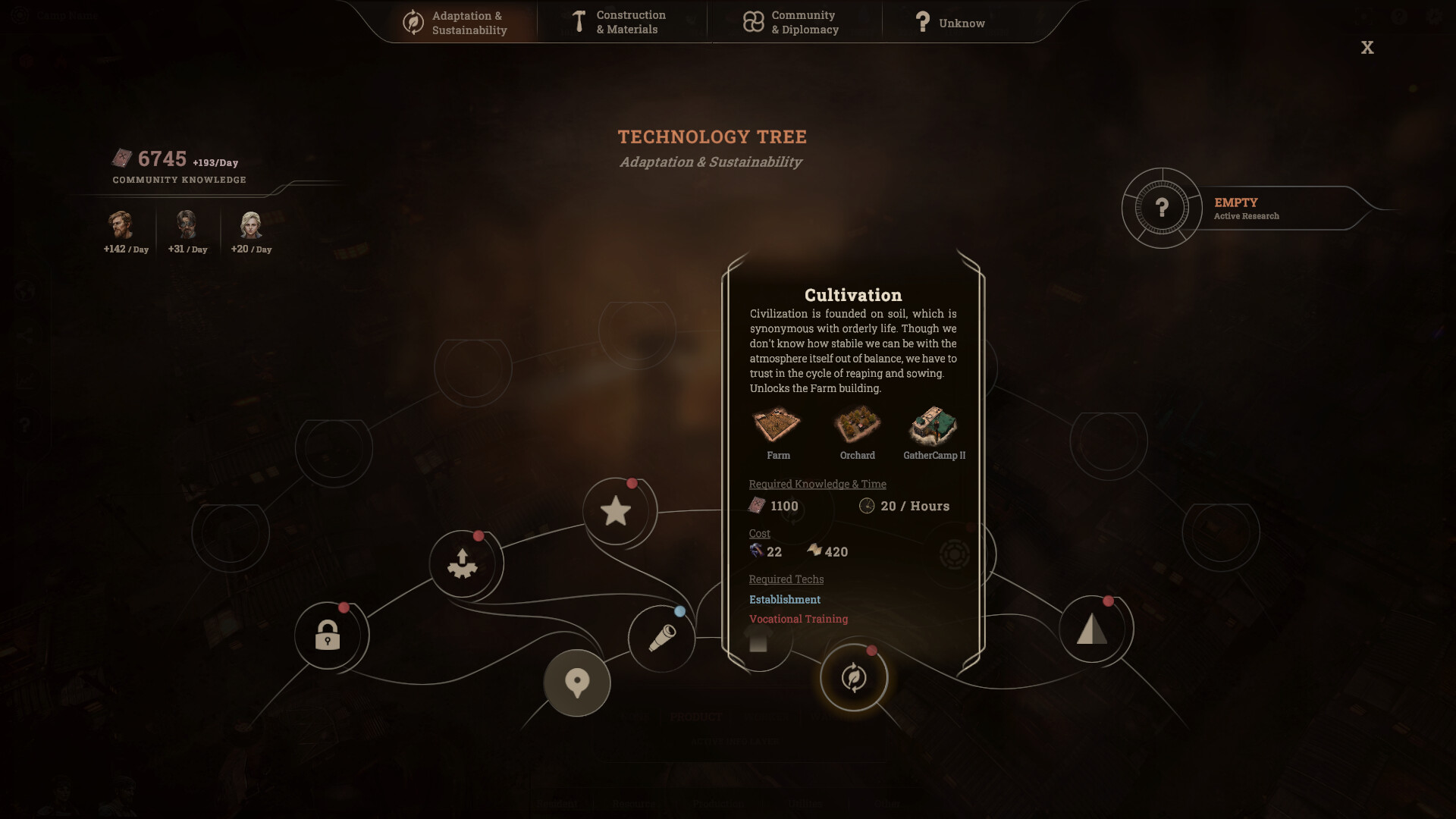Screen dimensions: 1456x819
Task: Click the star tech node
Action: [617, 510]
